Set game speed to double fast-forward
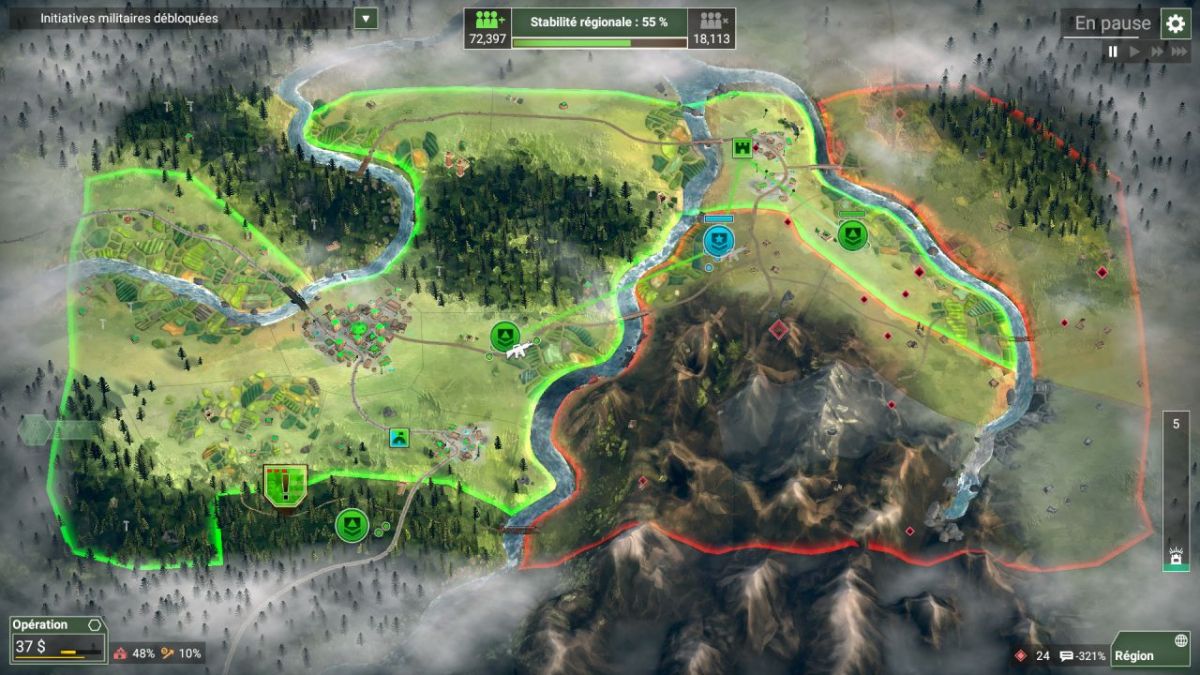 click(x=1157, y=51)
